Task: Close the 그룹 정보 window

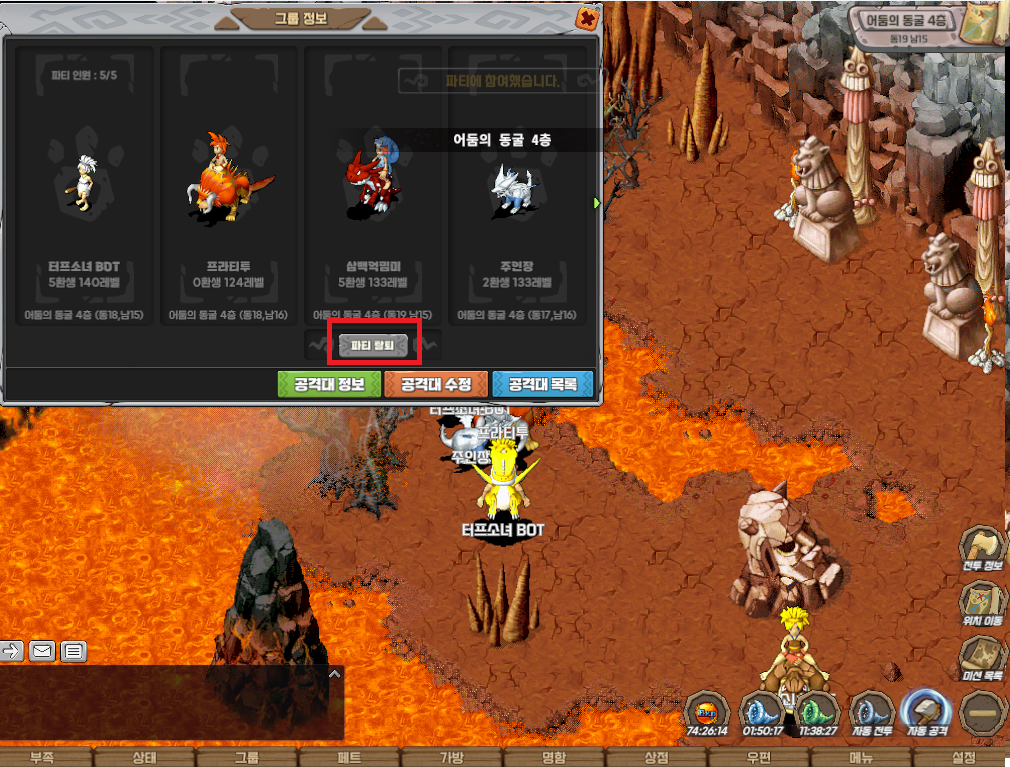Action: (x=589, y=18)
